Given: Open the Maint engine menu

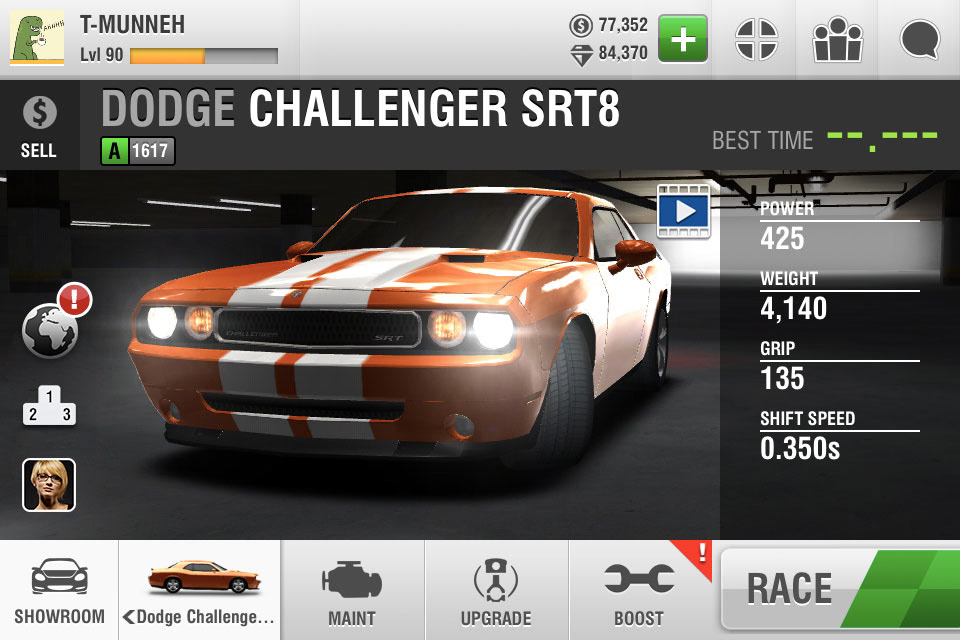Looking at the screenshot, I should point(352,592).
